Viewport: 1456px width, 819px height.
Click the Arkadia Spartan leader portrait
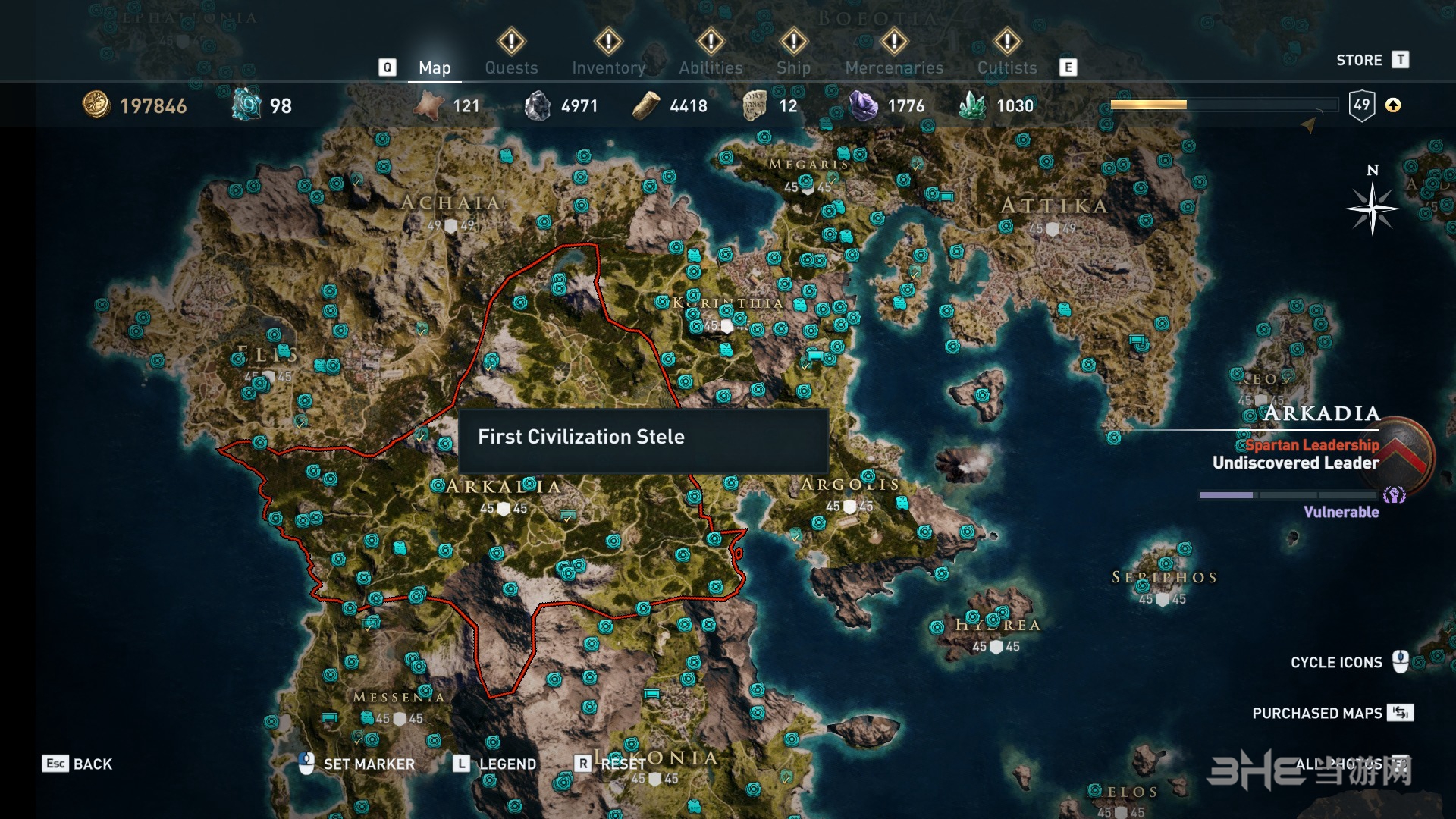coord(1403,453)
